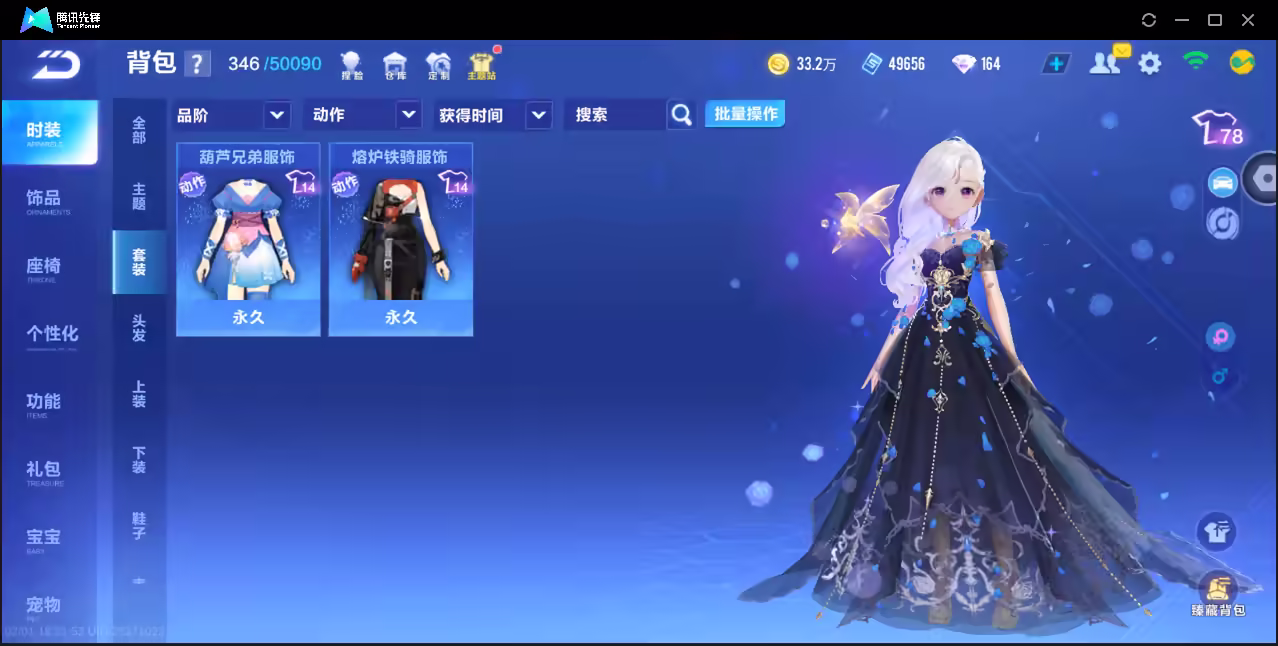The height and width of the screenshot is (646, 1278).
Task: Go to the 礼包 category tab
Action: tap(44, 470)
